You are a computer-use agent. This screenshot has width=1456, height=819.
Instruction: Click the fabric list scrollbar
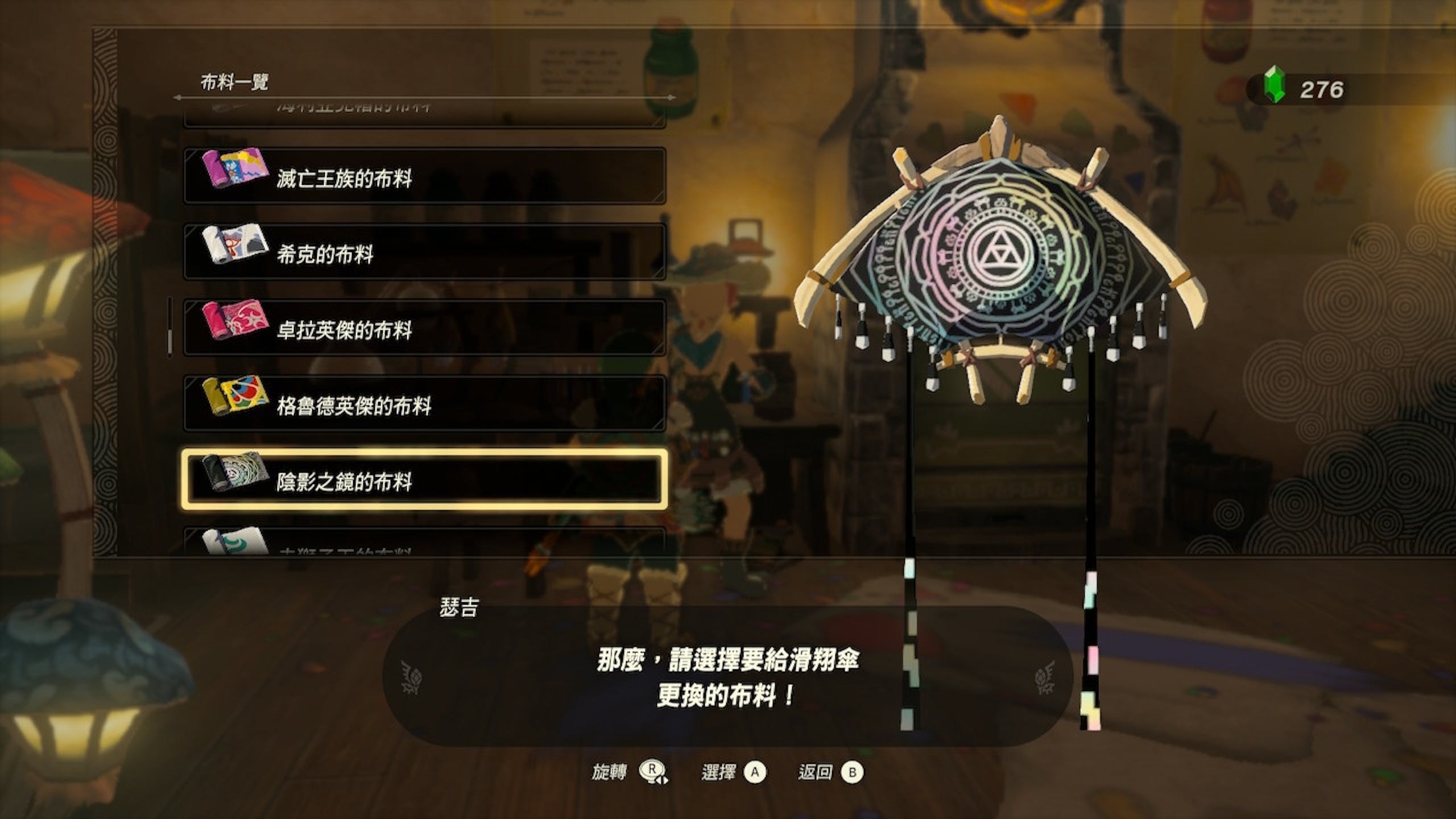[169, 328]
